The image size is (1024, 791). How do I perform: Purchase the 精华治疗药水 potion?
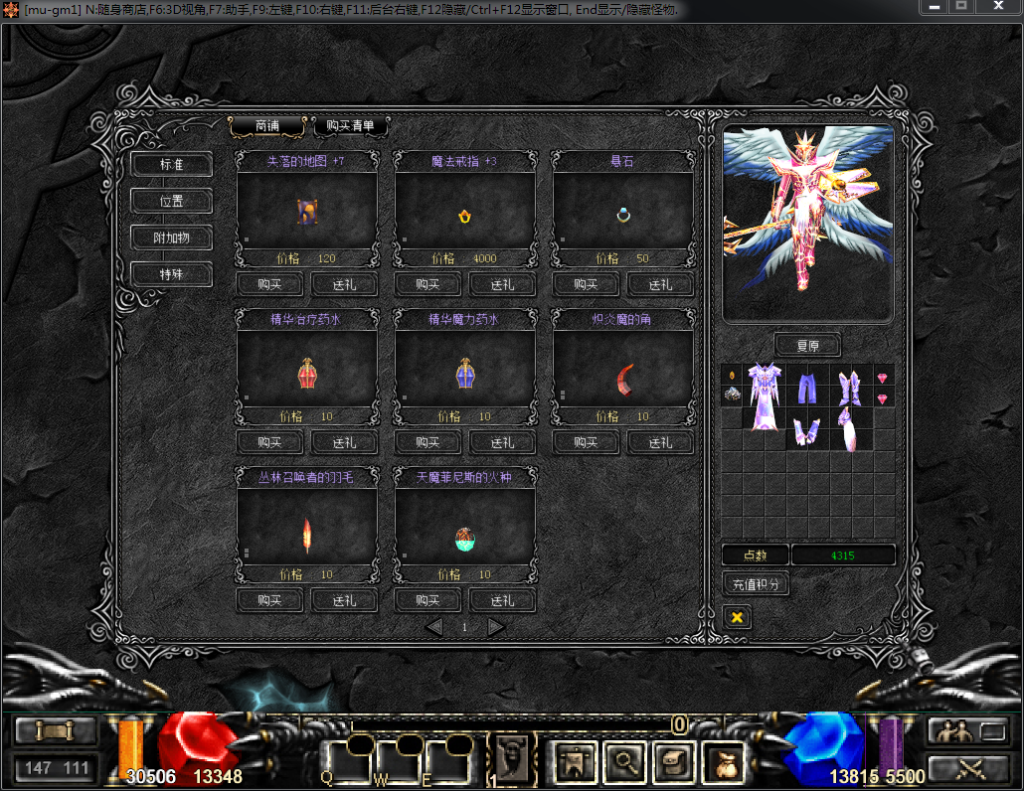pyautogui.click(x=270, y=442)
